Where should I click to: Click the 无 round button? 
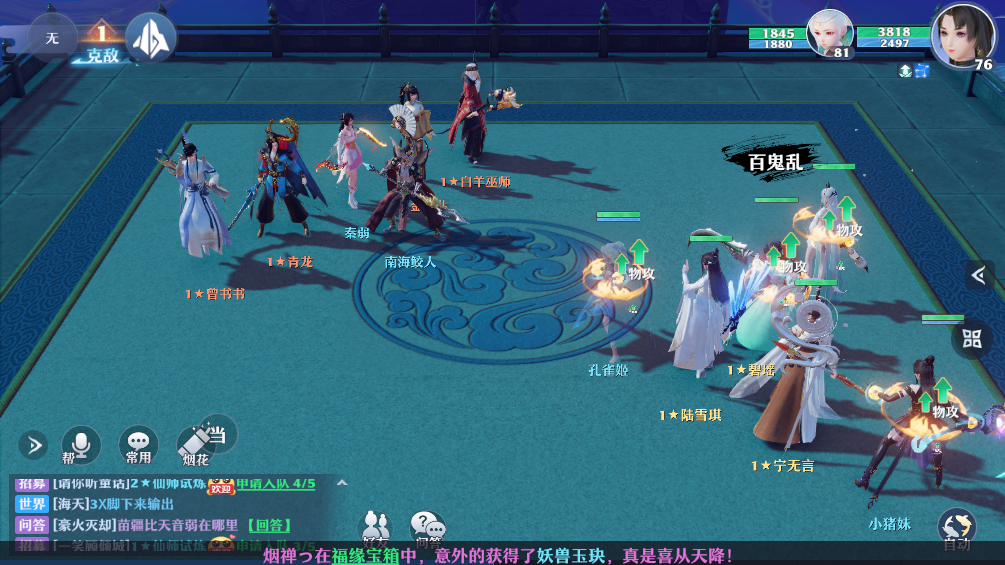(x=52, y=38)
